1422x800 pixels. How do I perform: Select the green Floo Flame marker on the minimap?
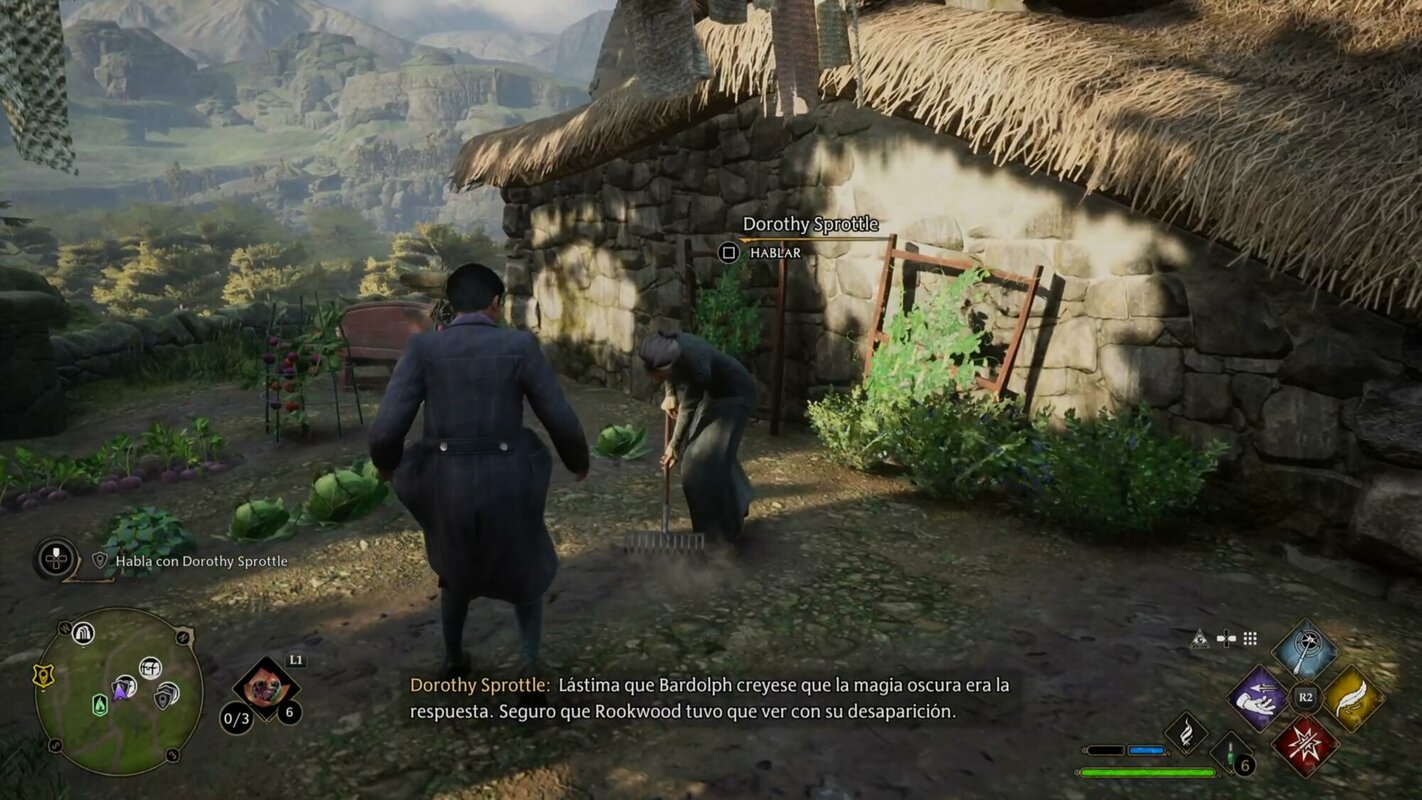[99, 705]
